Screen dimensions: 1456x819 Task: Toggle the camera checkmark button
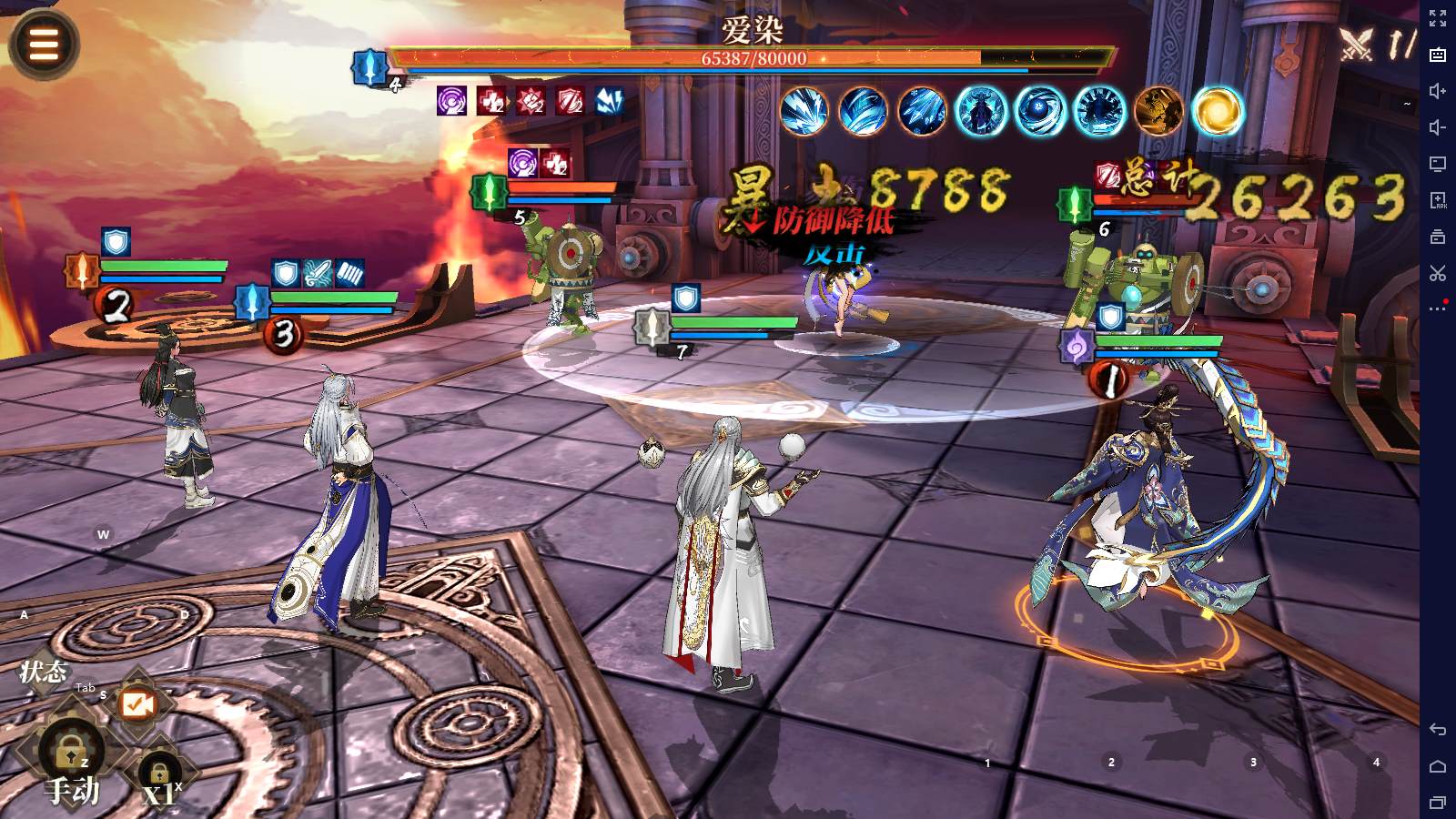tap(137, 704)
